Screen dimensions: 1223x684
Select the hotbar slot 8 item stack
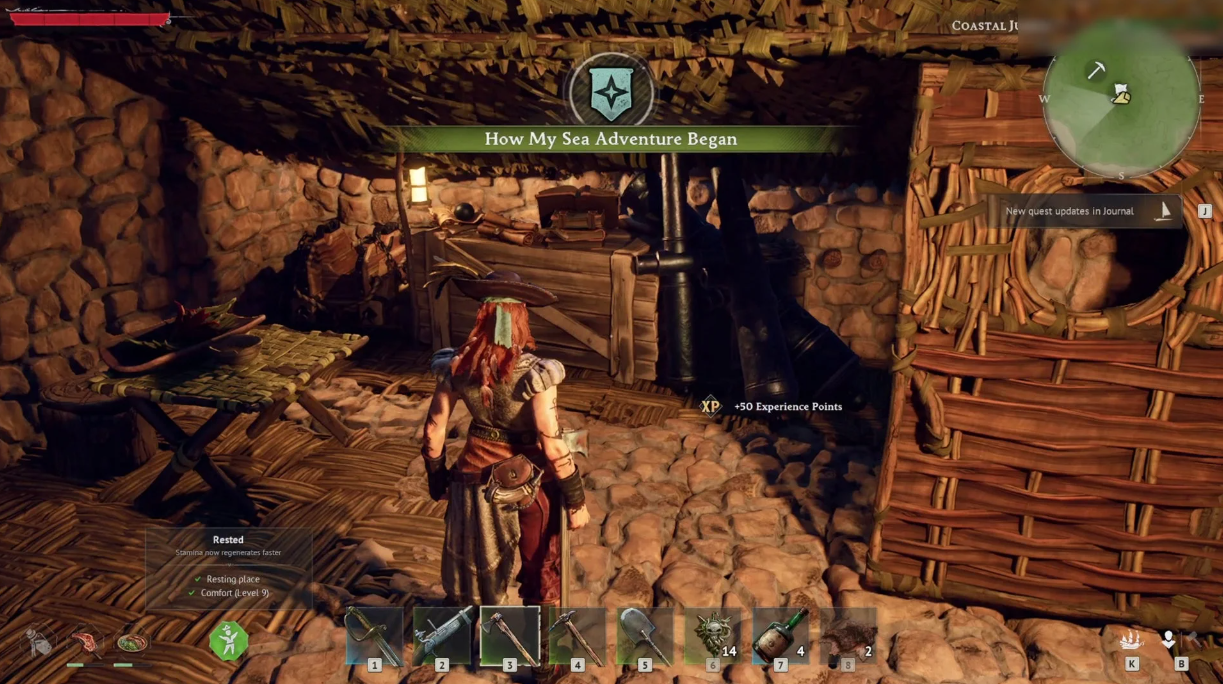(848, 635)
